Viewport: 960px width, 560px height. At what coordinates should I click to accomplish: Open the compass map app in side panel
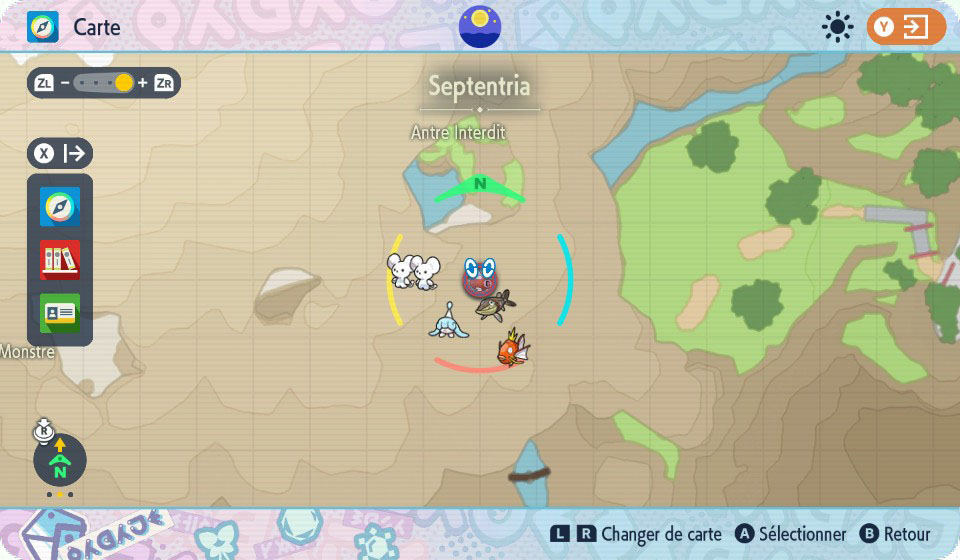click(60, 207)
